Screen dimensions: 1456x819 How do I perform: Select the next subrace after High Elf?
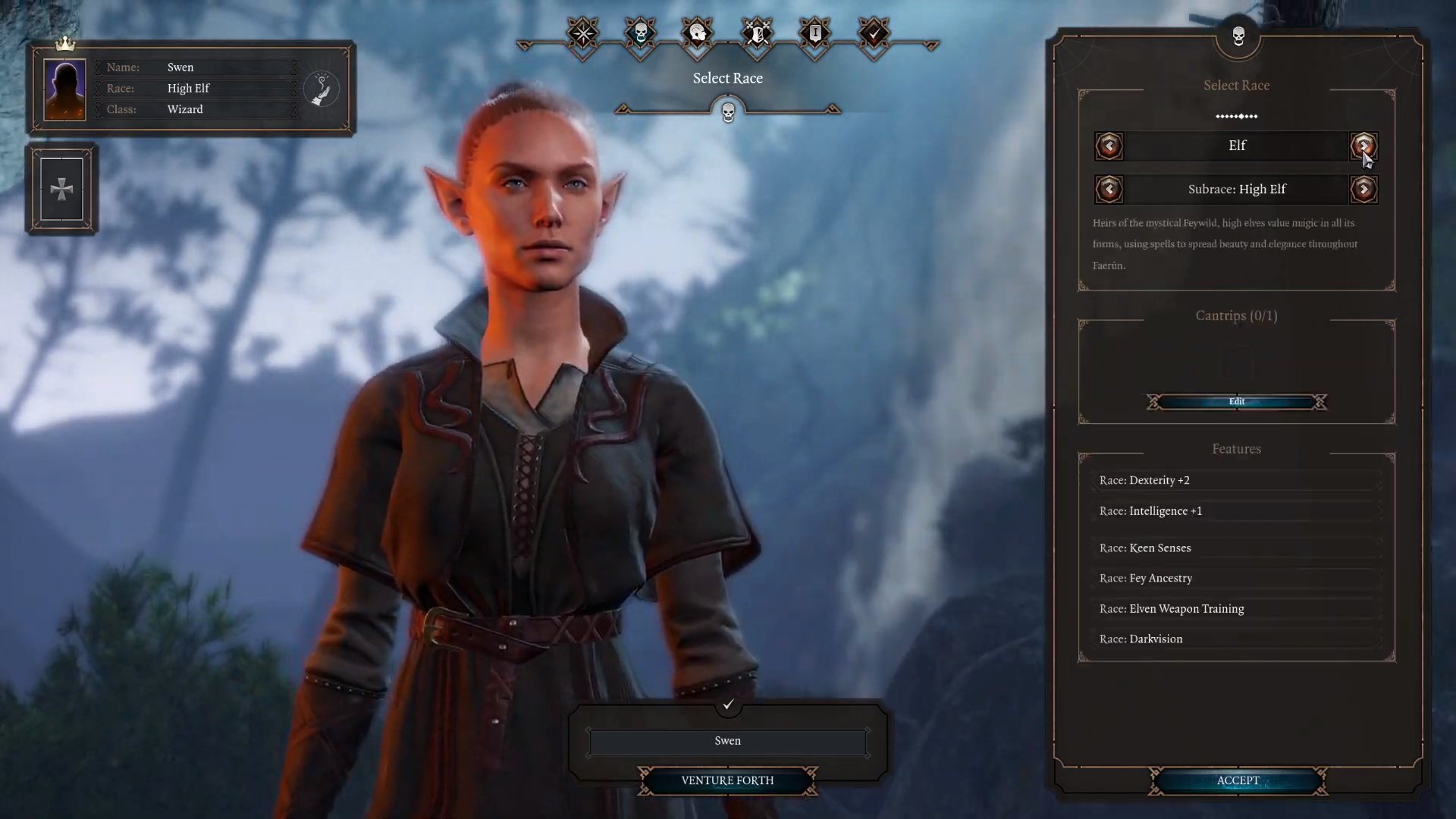1363,189
